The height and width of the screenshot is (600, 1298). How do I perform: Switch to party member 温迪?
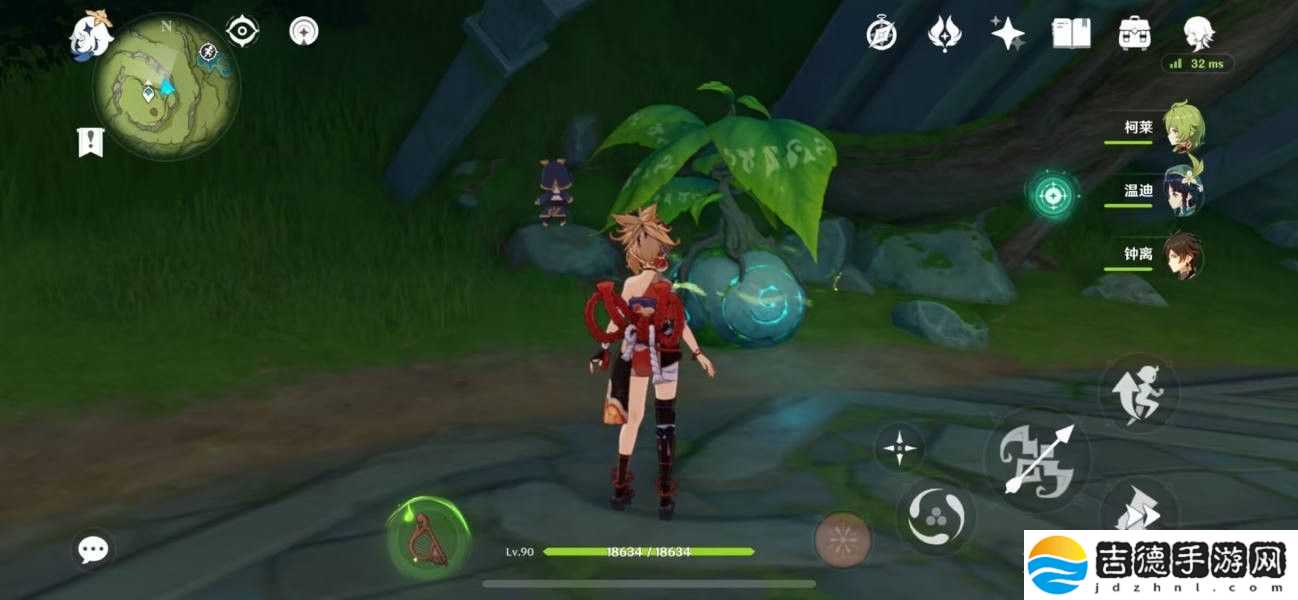tap(1182, 191)
